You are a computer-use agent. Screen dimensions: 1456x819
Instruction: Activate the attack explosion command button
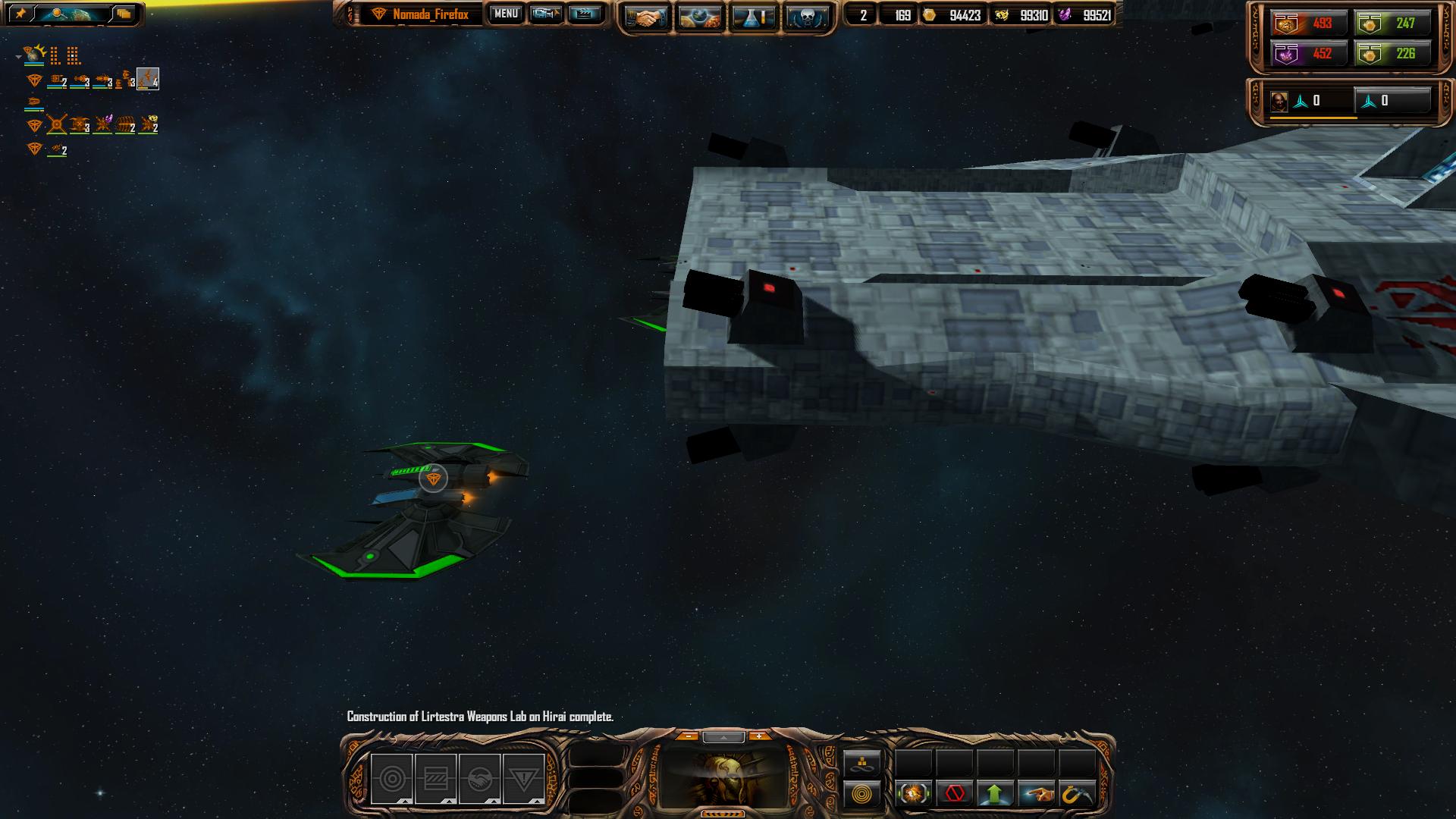913,794
